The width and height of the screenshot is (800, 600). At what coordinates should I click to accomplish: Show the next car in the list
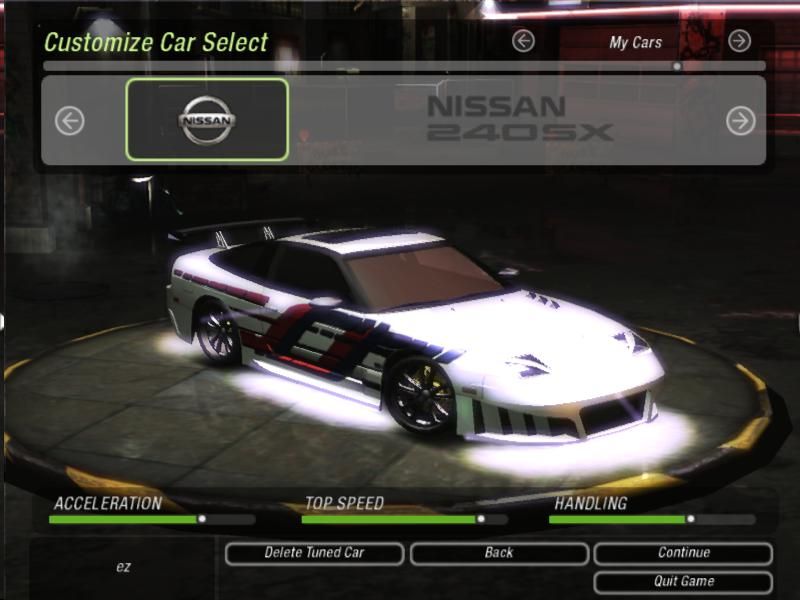click(740, 121)
